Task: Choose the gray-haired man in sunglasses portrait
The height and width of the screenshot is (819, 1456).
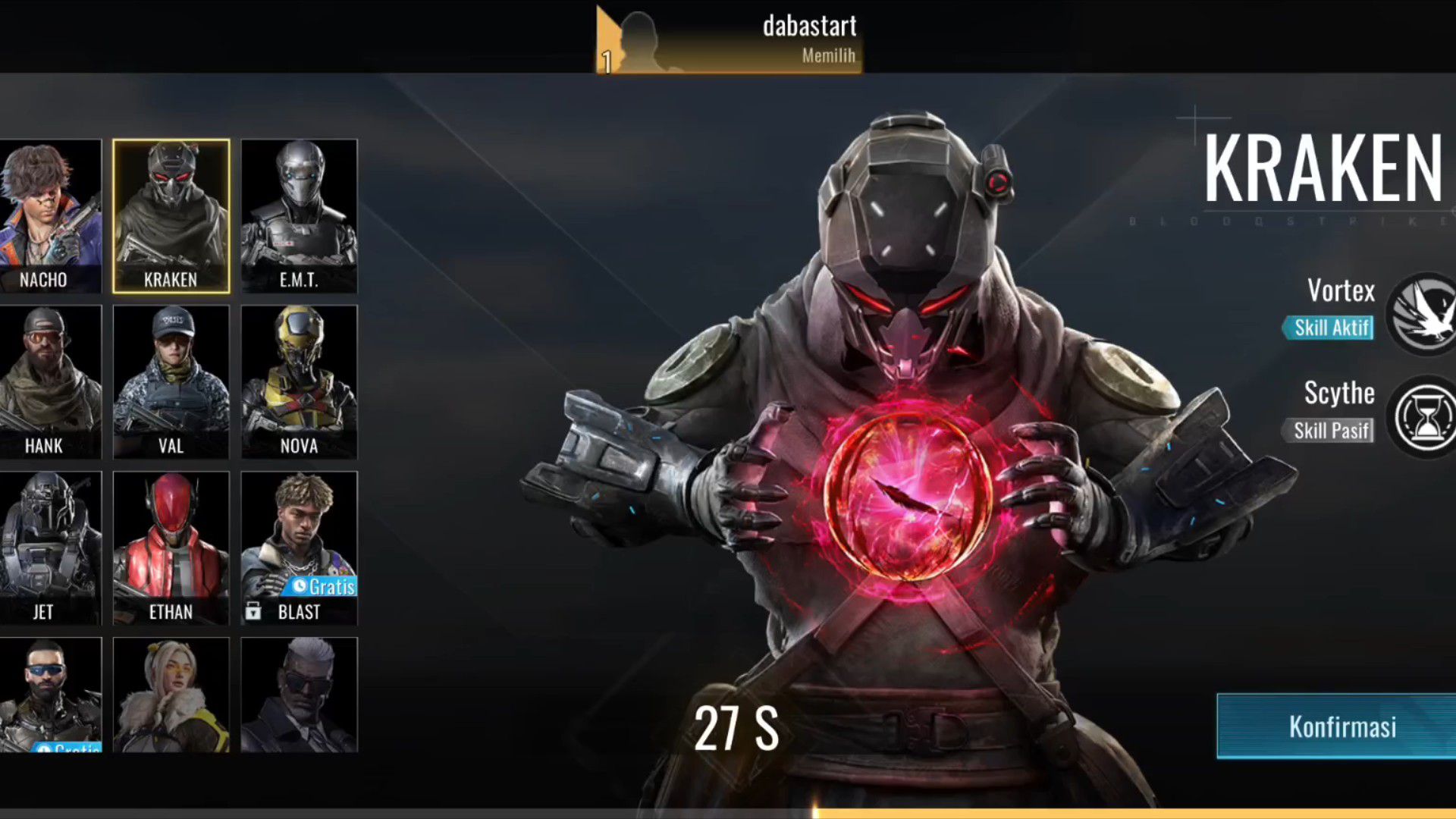Action: [x=299, y=695]
